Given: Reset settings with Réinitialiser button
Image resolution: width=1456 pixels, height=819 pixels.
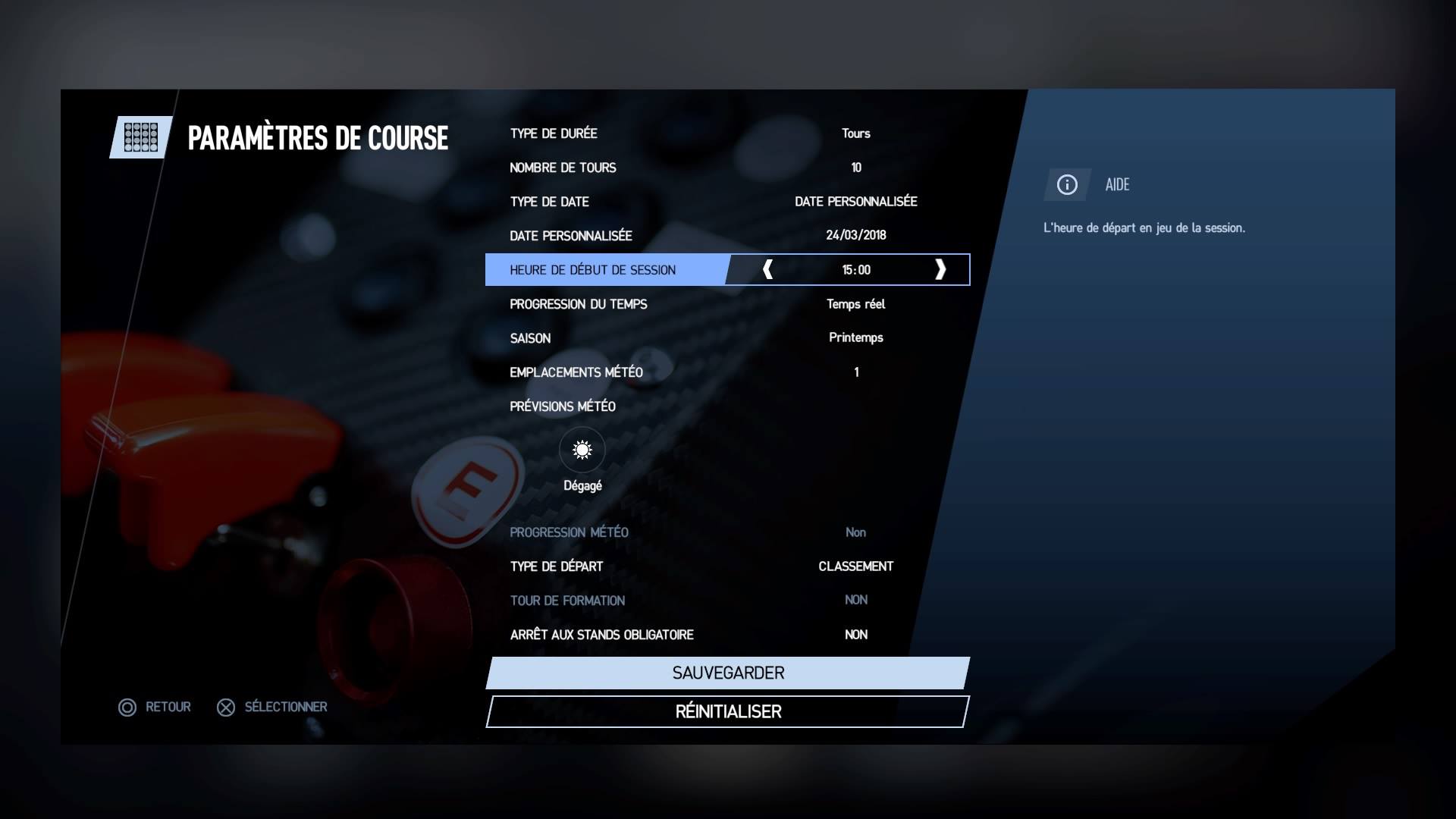Looking at the screenshot, I should pyautogui.click(x=728, y=712).
